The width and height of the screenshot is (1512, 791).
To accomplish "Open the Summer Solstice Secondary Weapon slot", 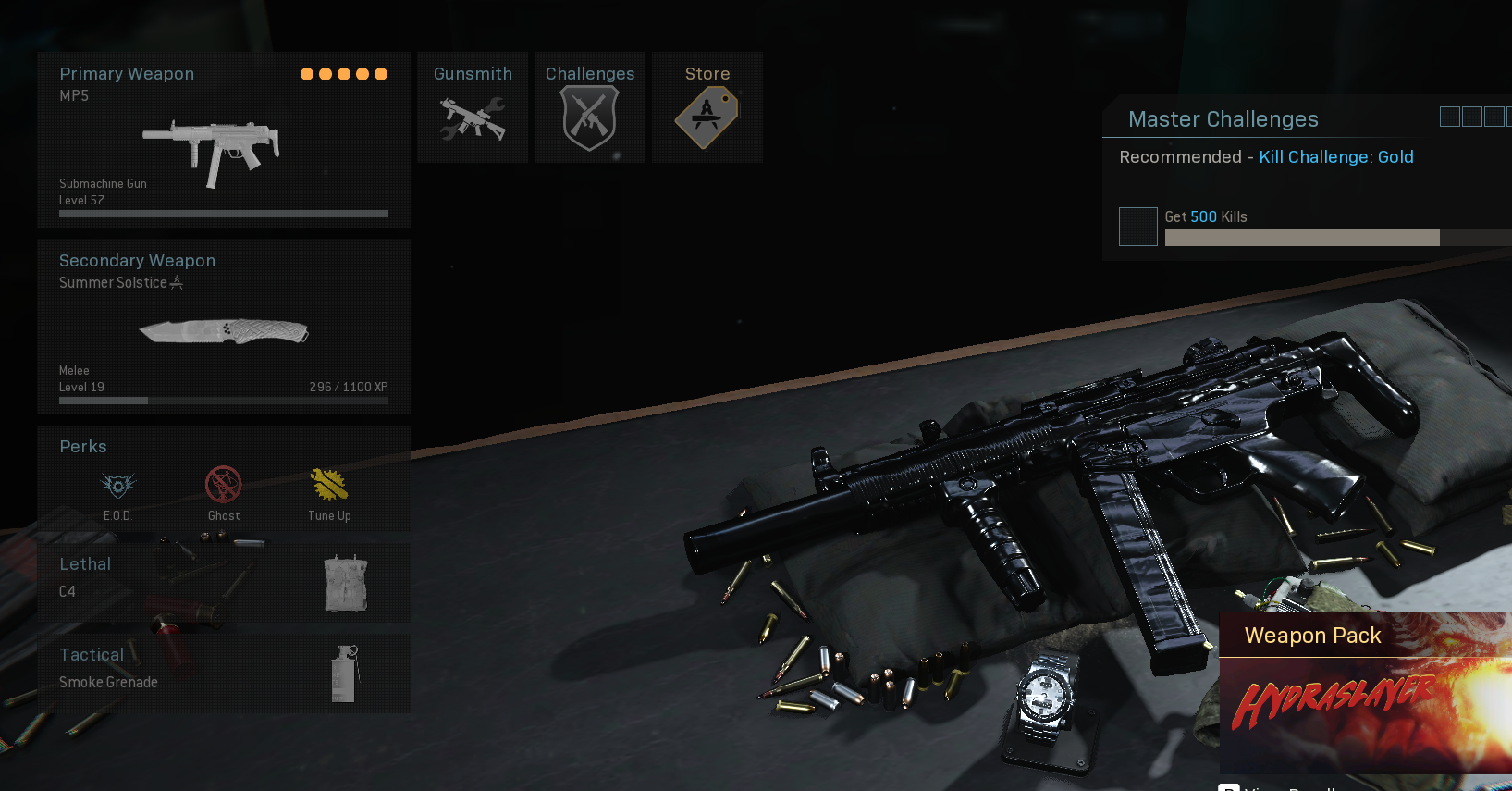I will (x=223, y=327).
